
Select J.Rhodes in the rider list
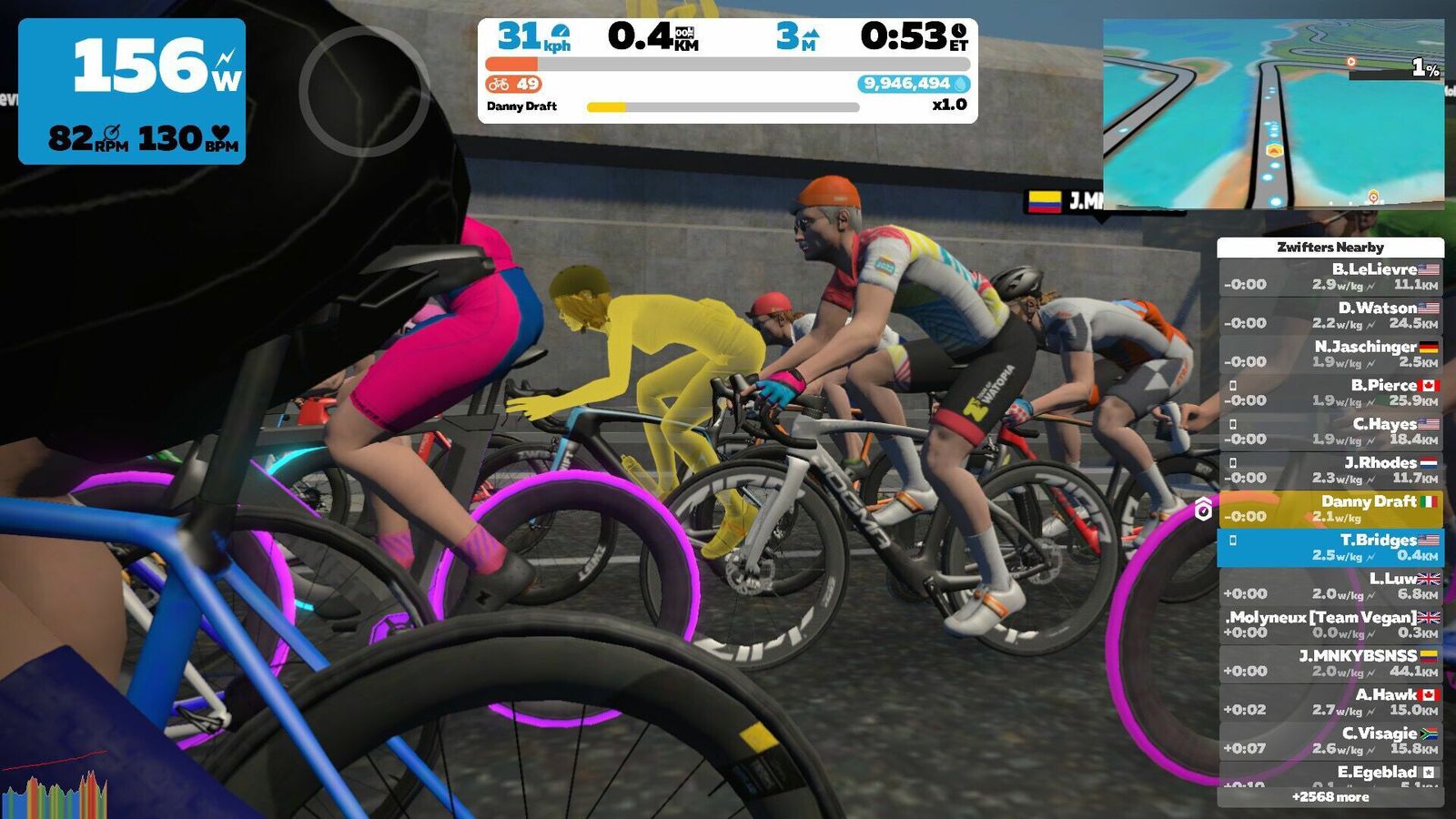(x=1330, y=470)
